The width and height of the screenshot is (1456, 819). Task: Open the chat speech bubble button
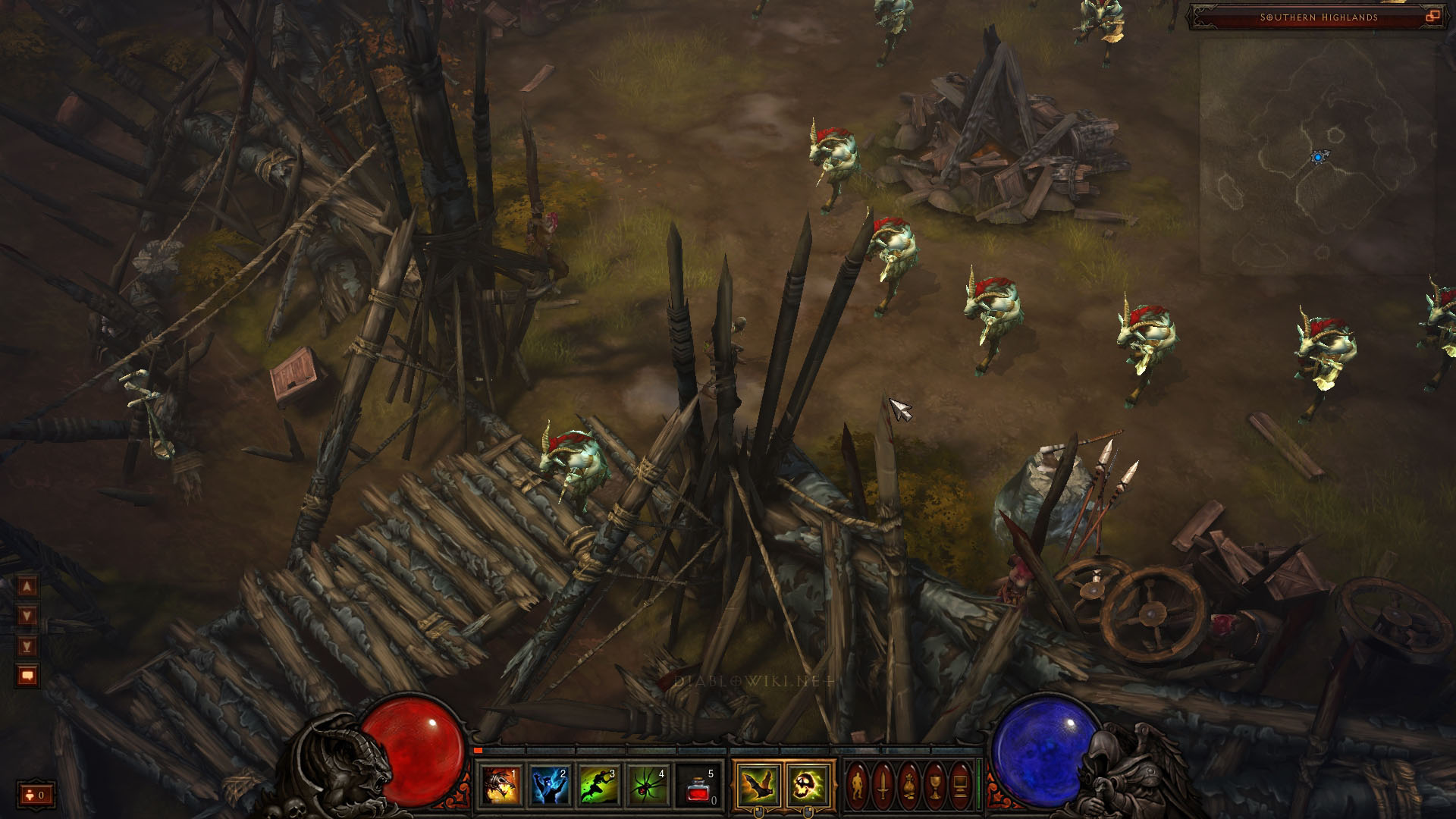(27, 675)
